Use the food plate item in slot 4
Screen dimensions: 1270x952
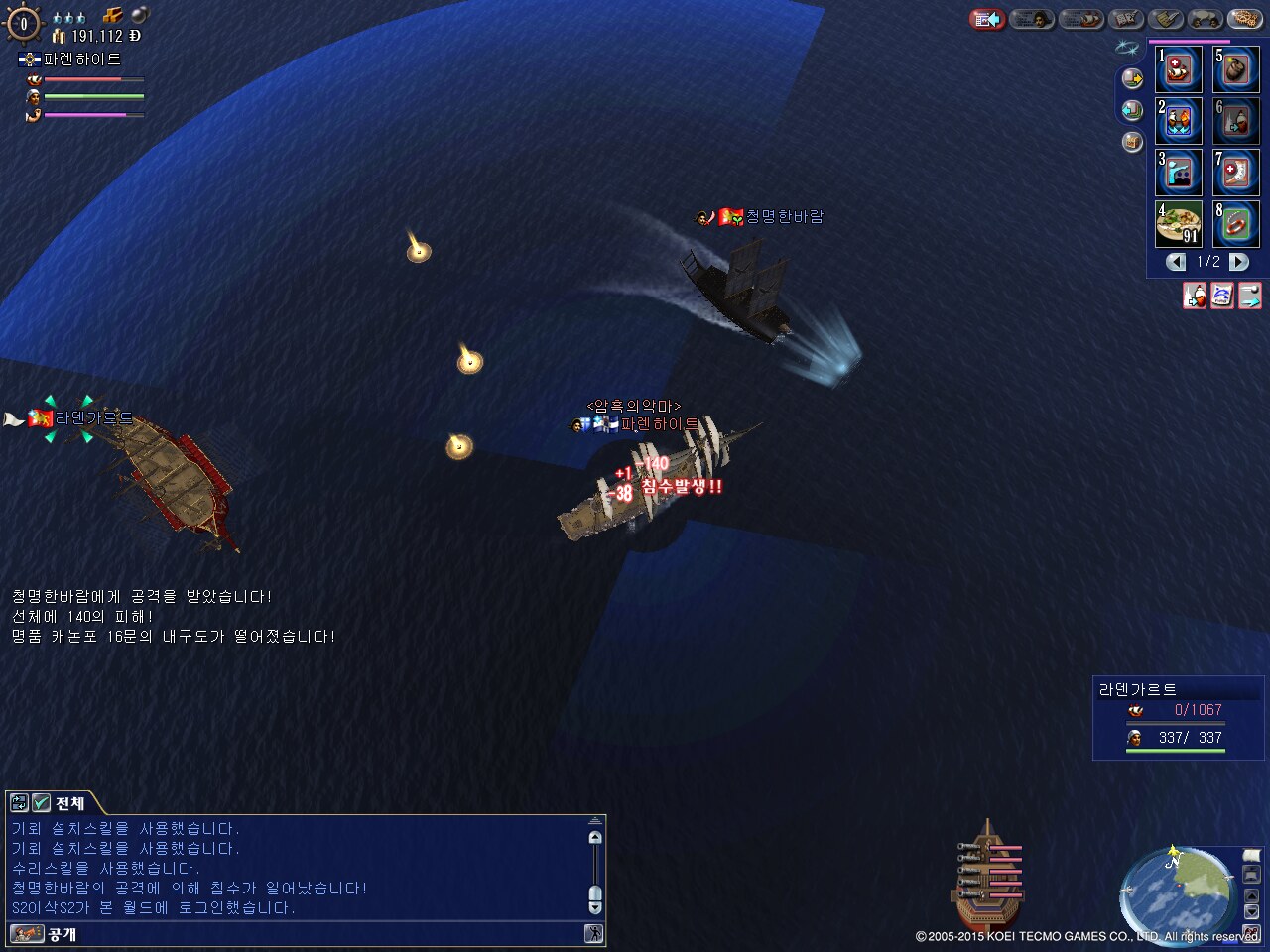pos(1179,224)
